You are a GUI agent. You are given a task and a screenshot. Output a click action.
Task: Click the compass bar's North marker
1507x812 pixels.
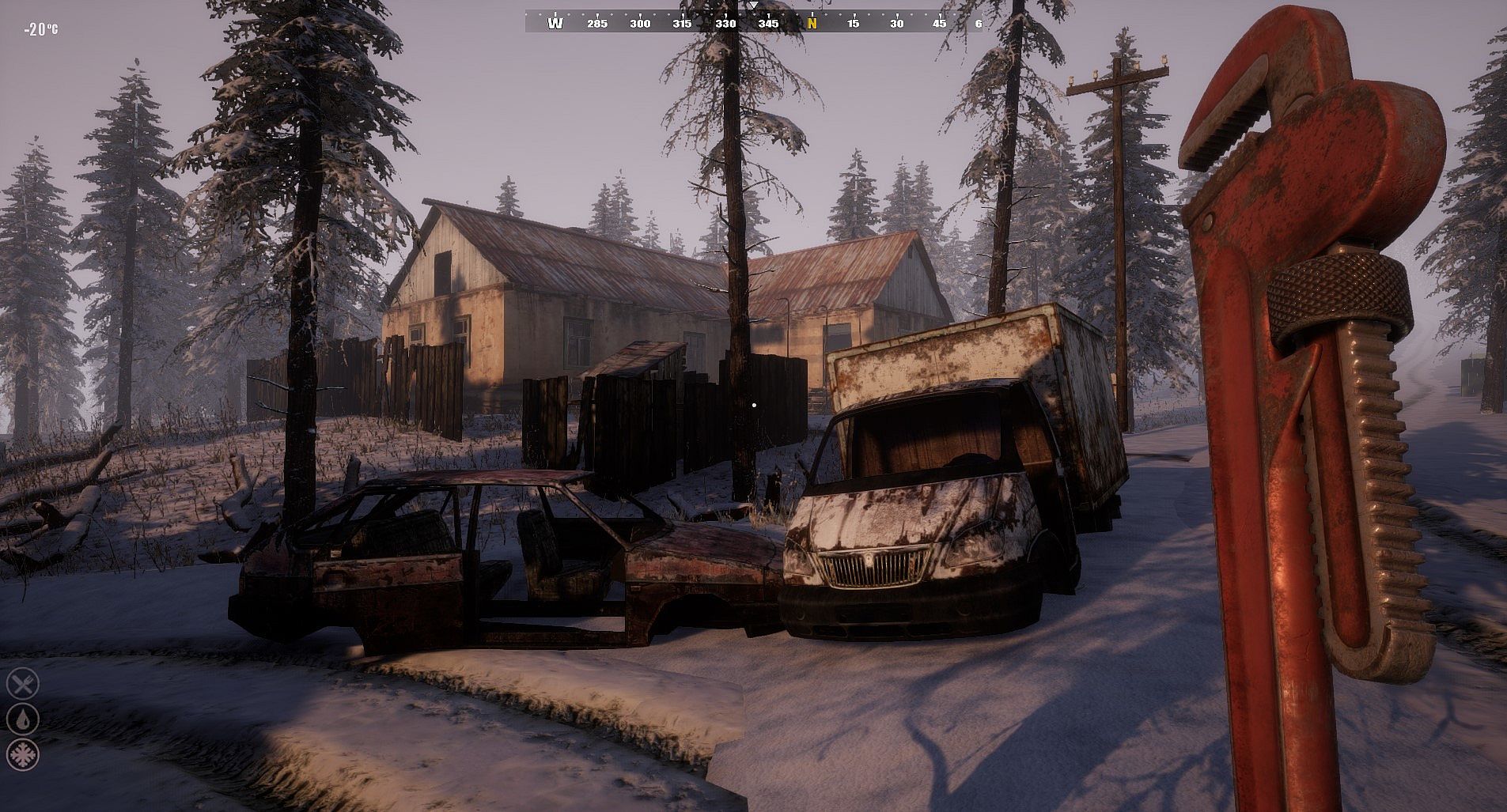pos(812,23)
